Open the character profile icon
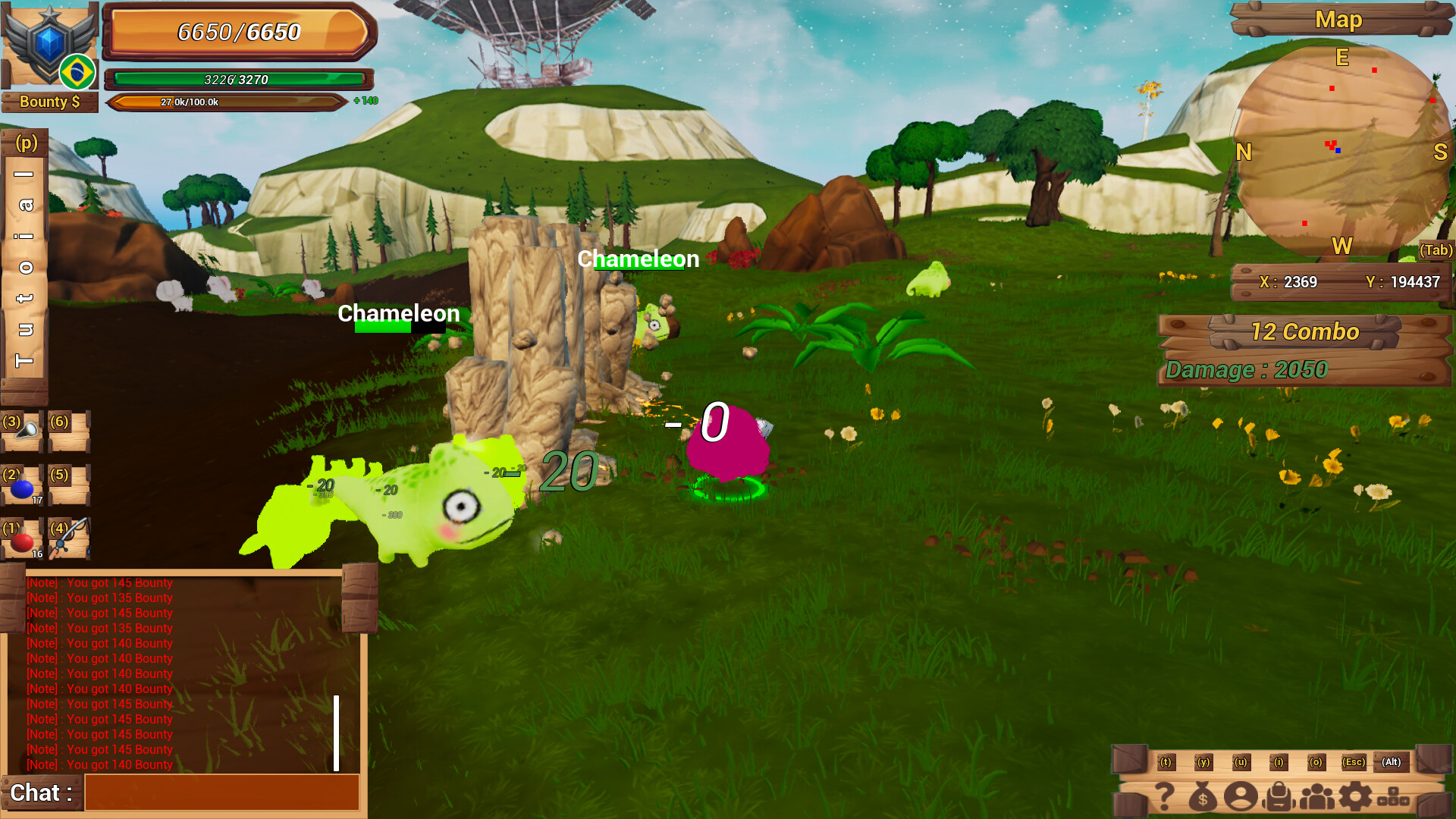Image resolution: width=1456 pixels, height=819 pixels. click(x=1241, y=797)
